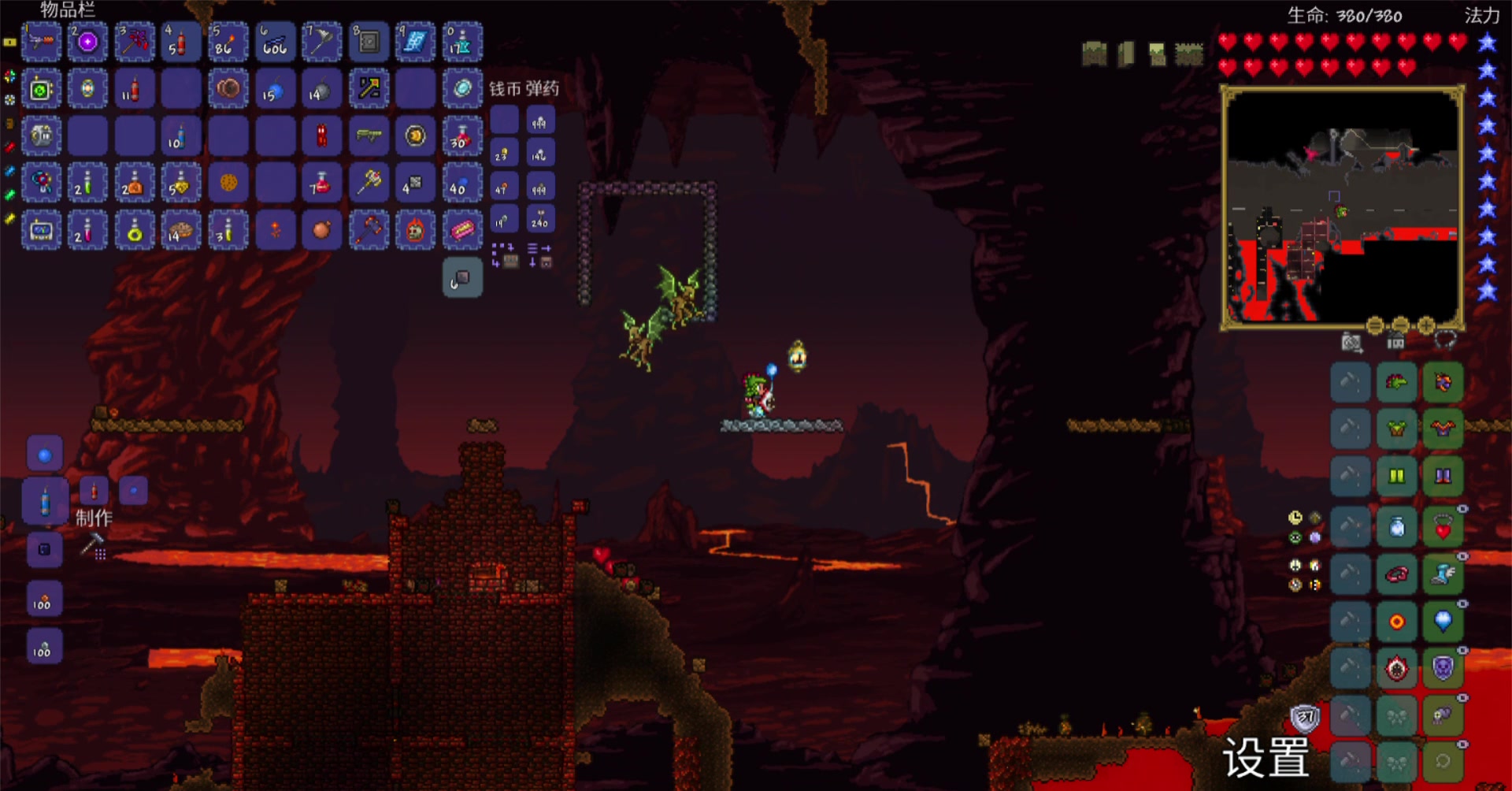Image resolution: width=1512 pixels, height=791 pixels.
Task: Open the crafting window hammer icon
Action: point(94,545)
